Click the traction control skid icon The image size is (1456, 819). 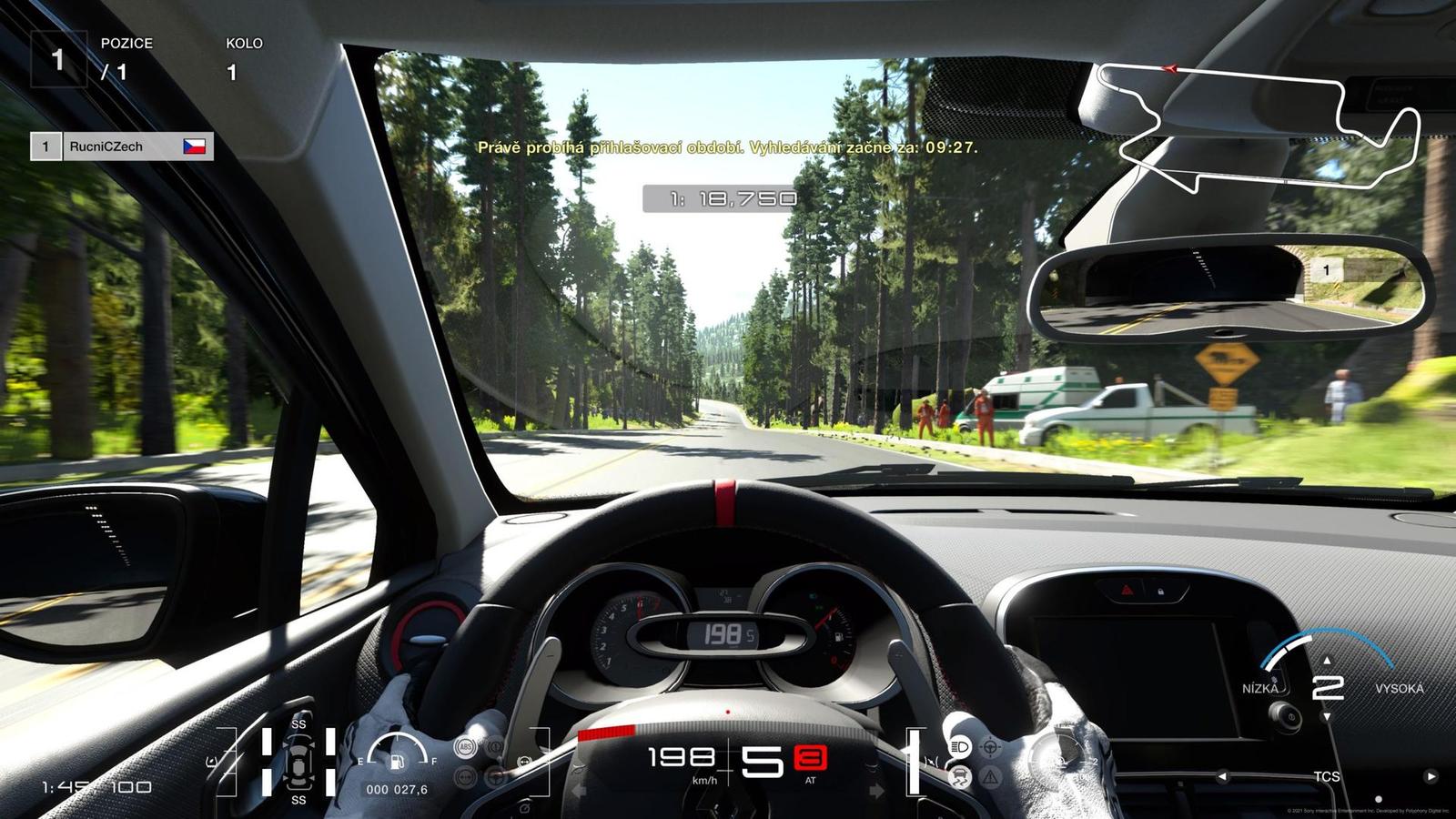pyautogui.click(x=959, y=777)
